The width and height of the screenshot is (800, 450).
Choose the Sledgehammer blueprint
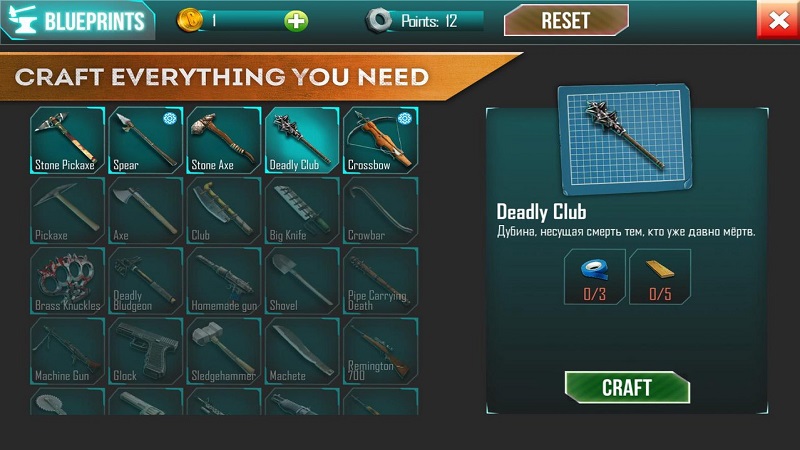(x=222, y=350)
